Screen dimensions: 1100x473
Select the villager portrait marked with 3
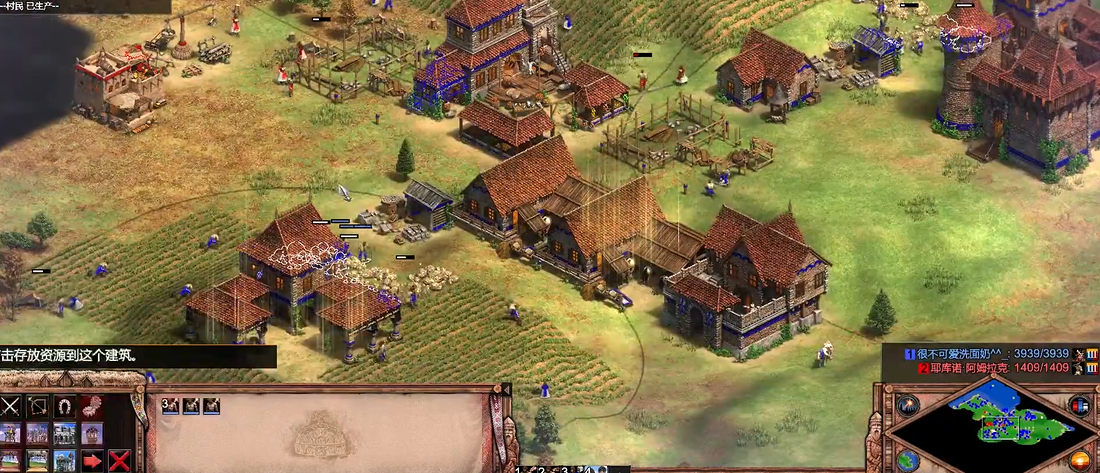[x=170, y=405]
